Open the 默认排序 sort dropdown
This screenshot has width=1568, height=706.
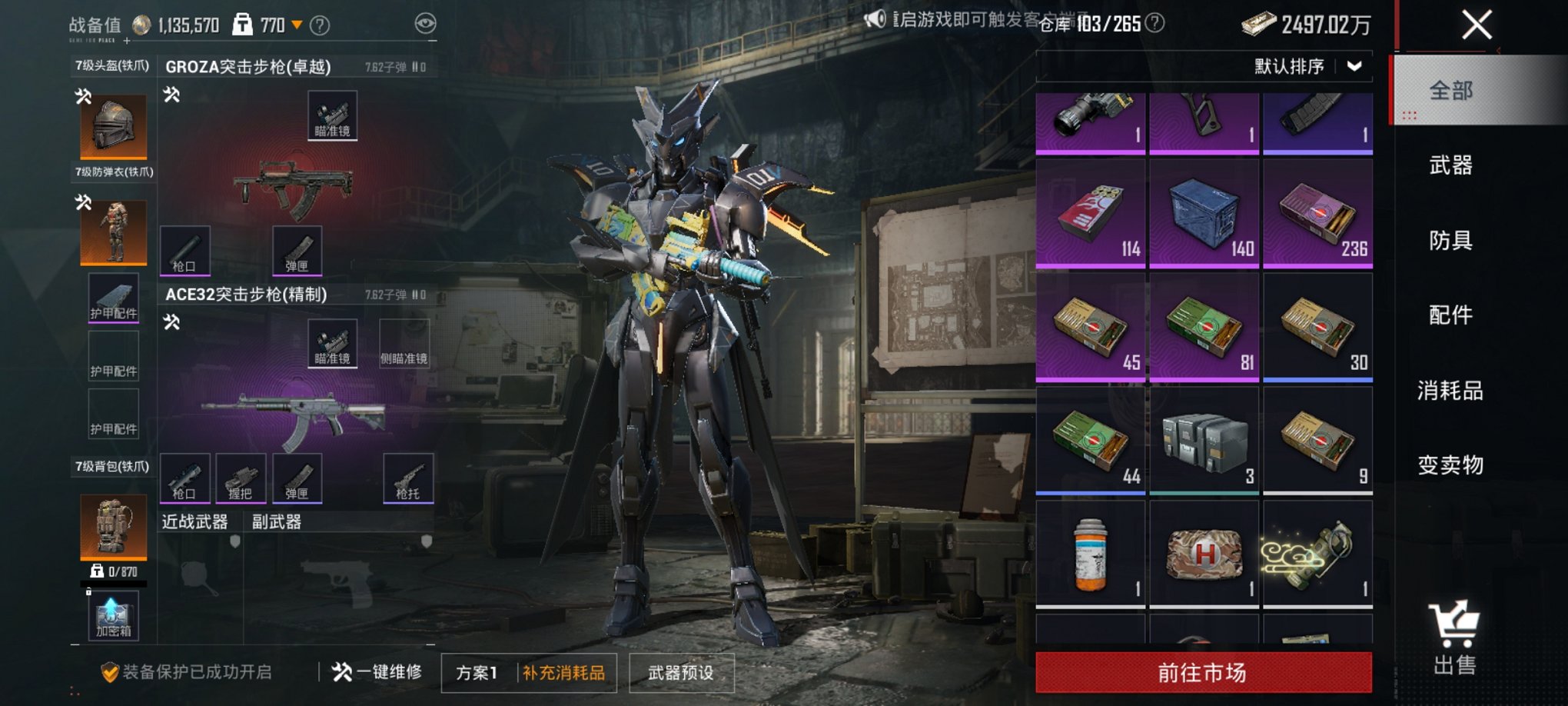tap(1308, 66)
